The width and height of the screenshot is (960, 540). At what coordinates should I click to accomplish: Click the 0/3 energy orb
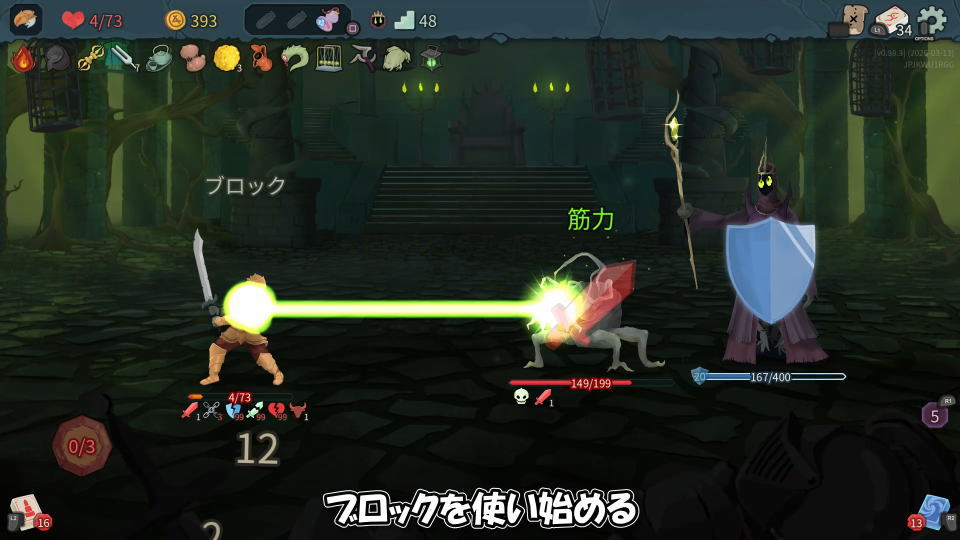click(x=81, y=446)
